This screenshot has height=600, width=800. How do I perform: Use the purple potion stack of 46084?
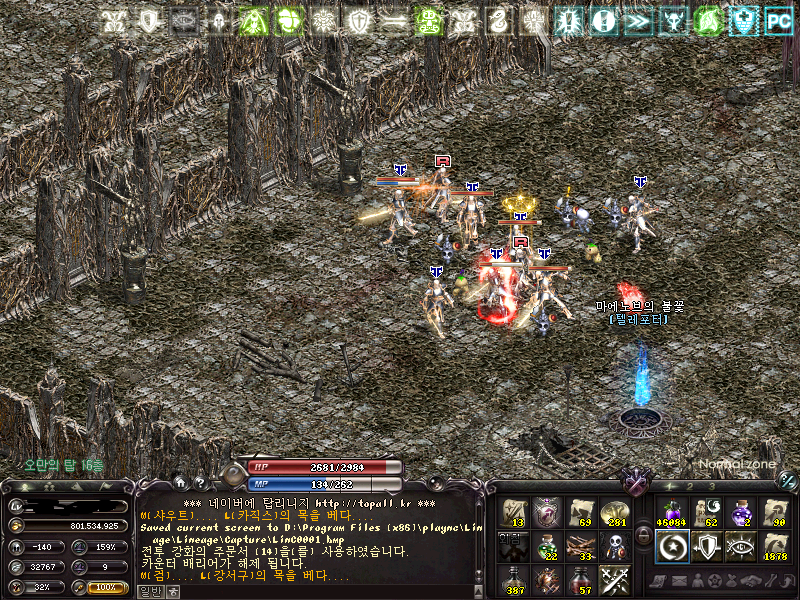point(670,512)
